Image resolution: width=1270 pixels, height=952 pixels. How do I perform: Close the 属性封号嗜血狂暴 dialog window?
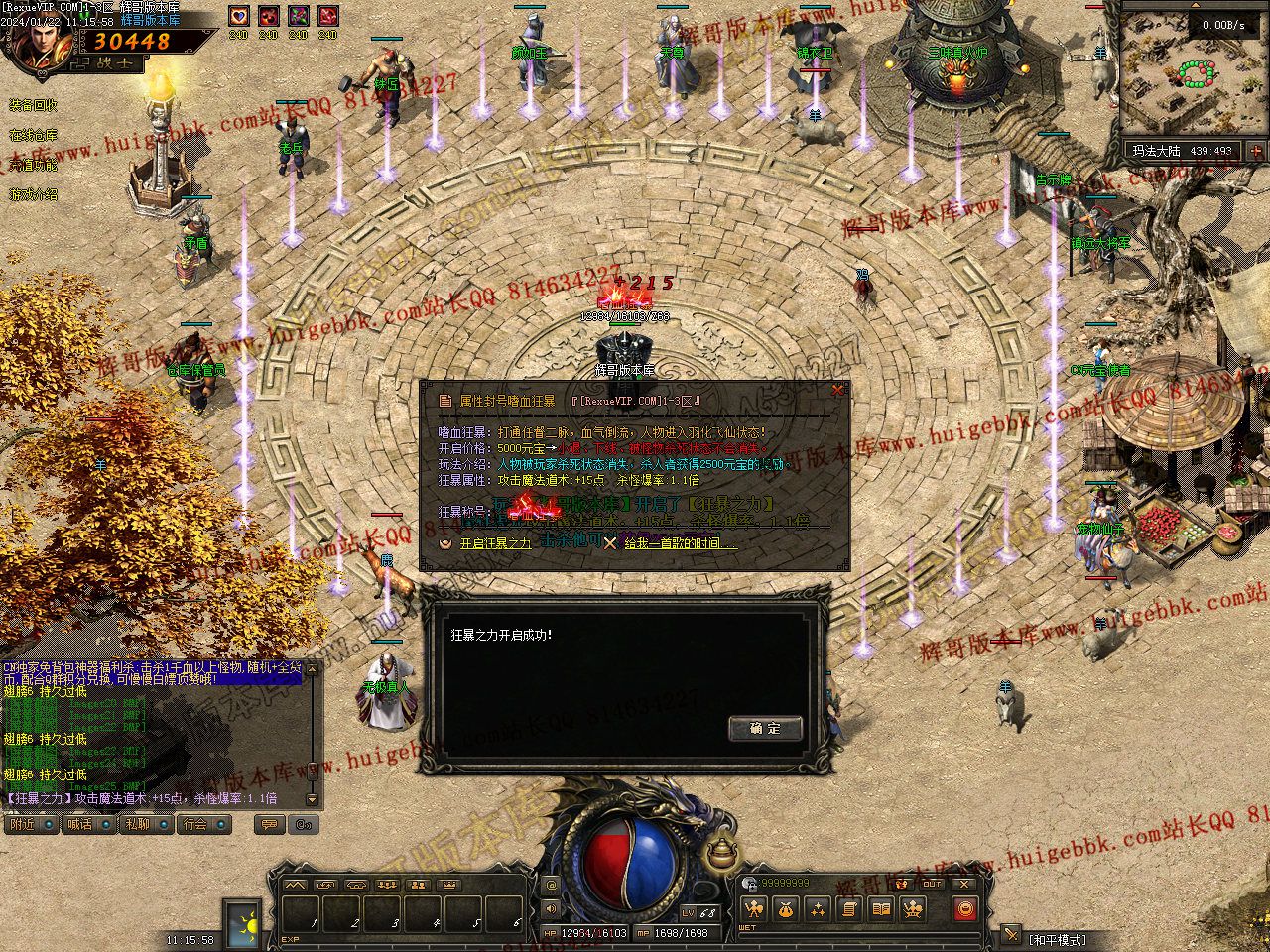(838, 391)
